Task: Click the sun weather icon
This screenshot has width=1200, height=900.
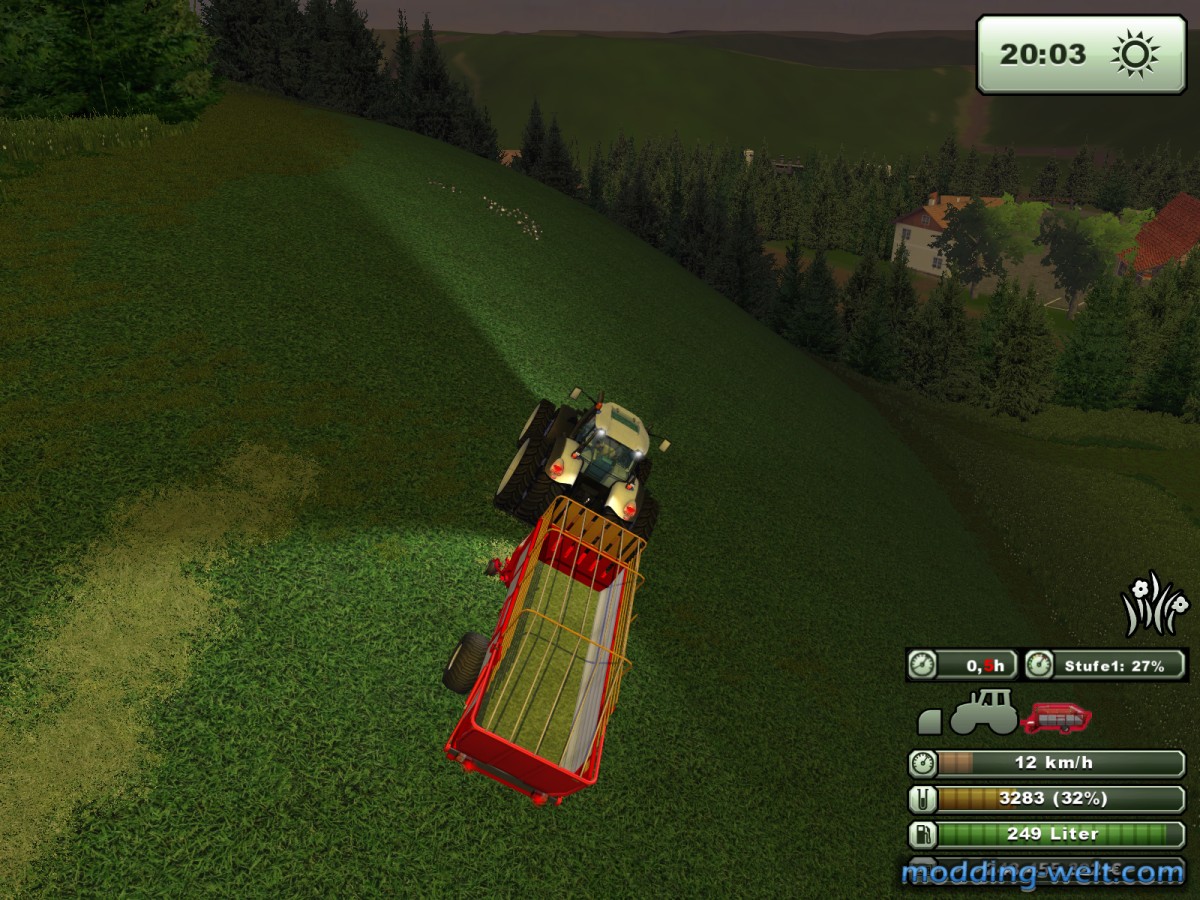Action: (1134, 54)
